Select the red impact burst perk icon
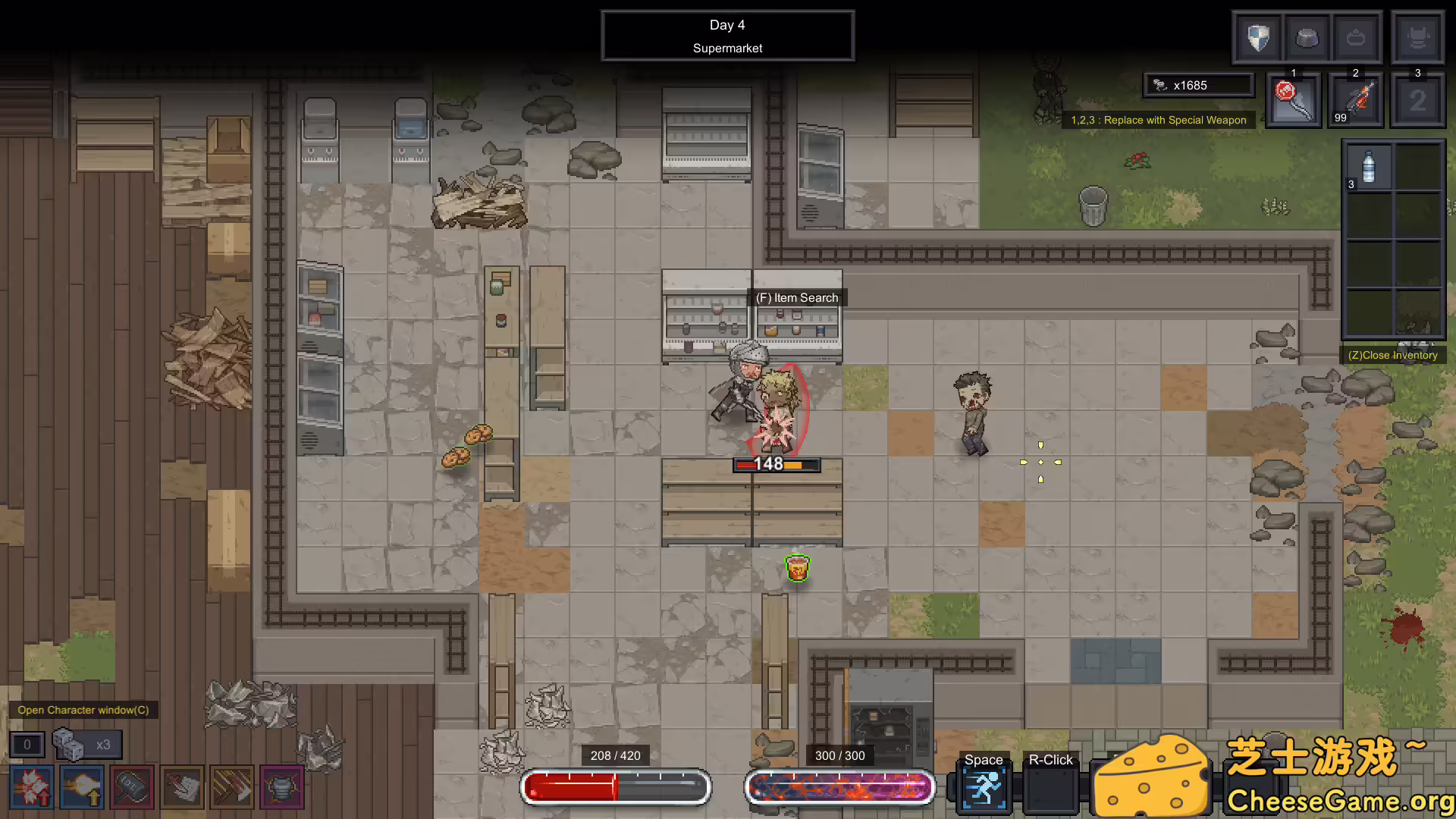 (x=32, y=788)
